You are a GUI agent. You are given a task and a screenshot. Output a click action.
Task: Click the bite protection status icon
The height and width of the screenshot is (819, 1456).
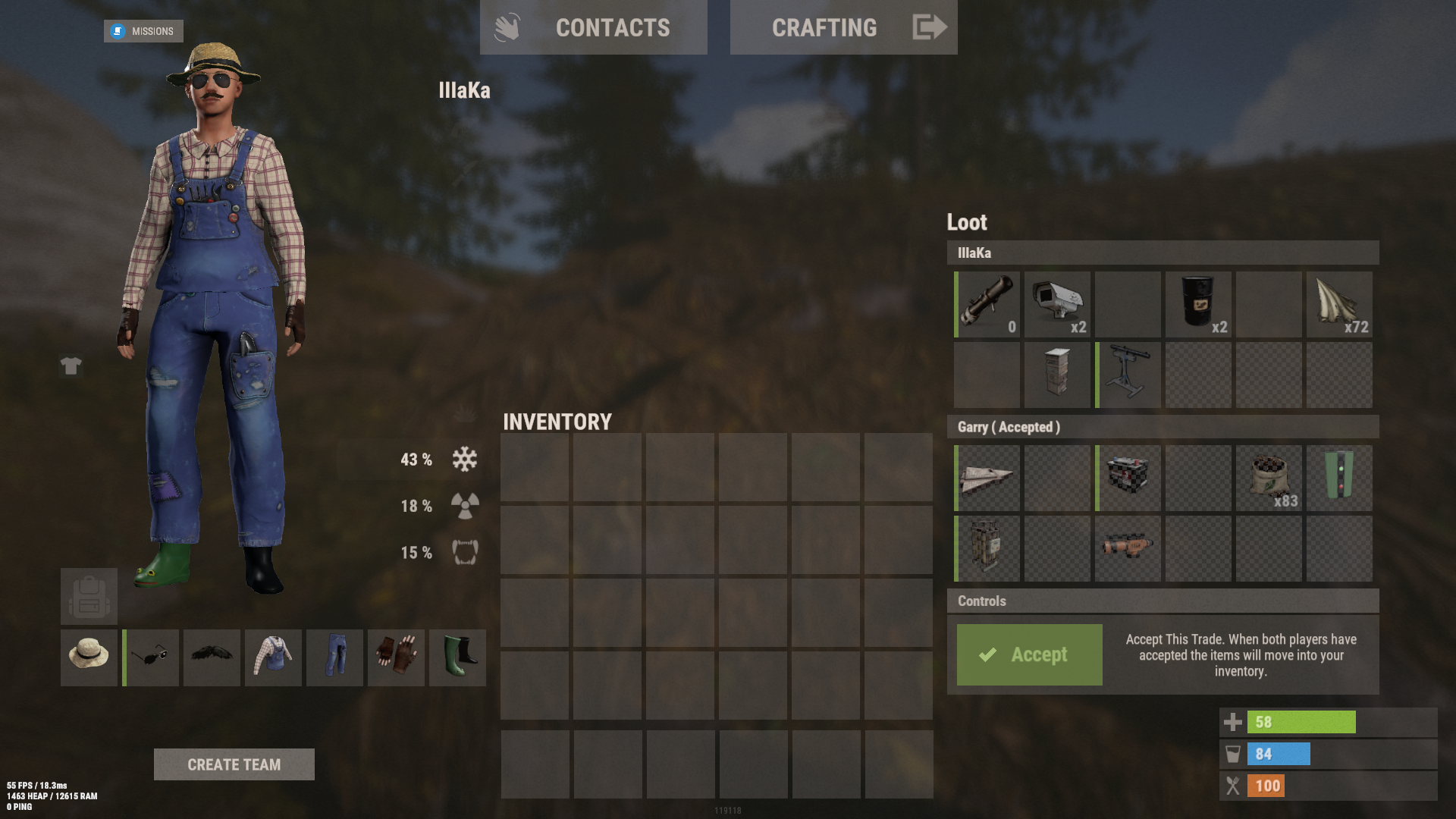coord(464,553)
